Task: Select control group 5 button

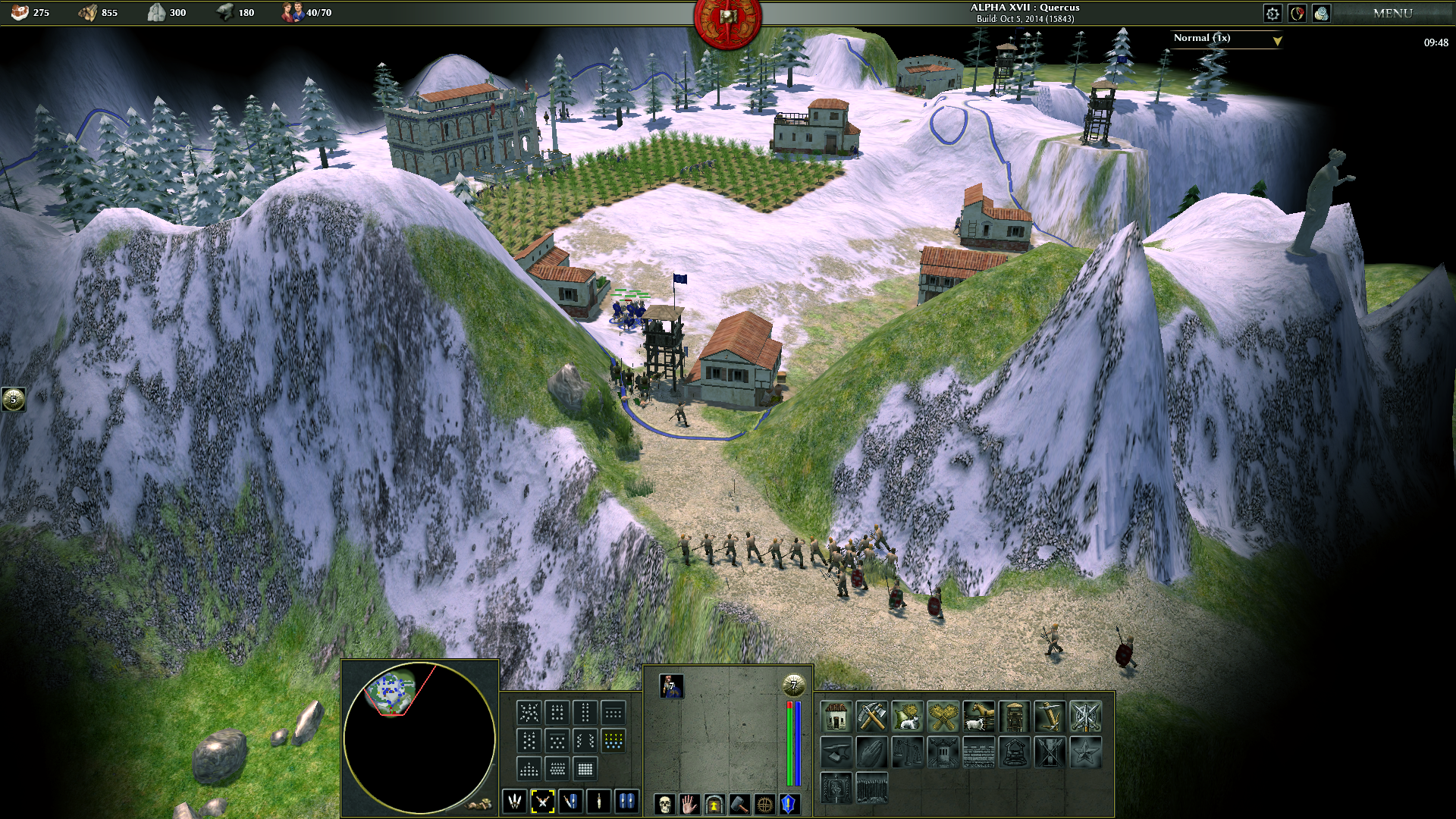Action: [x=13, y=399]
